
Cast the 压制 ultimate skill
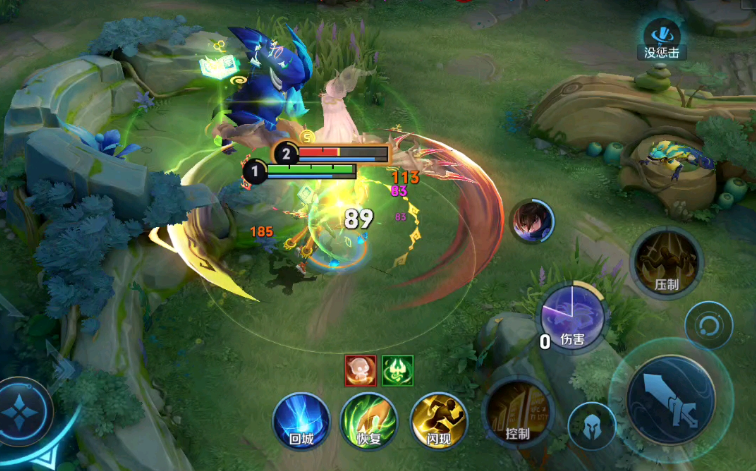point(666,262)
